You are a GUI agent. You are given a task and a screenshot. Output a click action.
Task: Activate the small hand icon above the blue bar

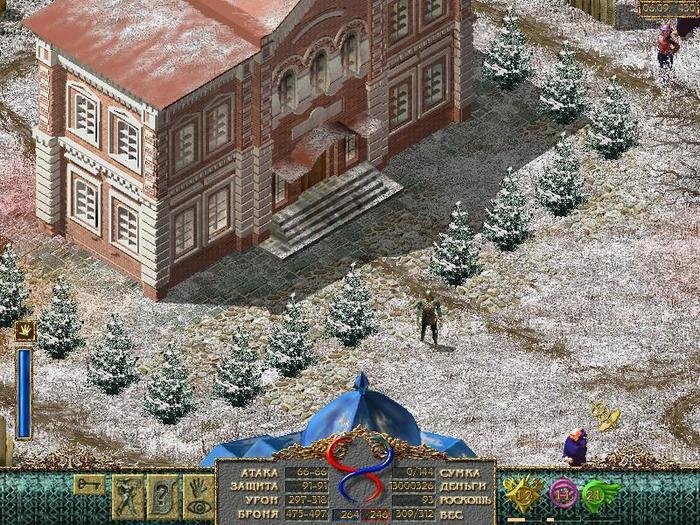click(24, 331)
